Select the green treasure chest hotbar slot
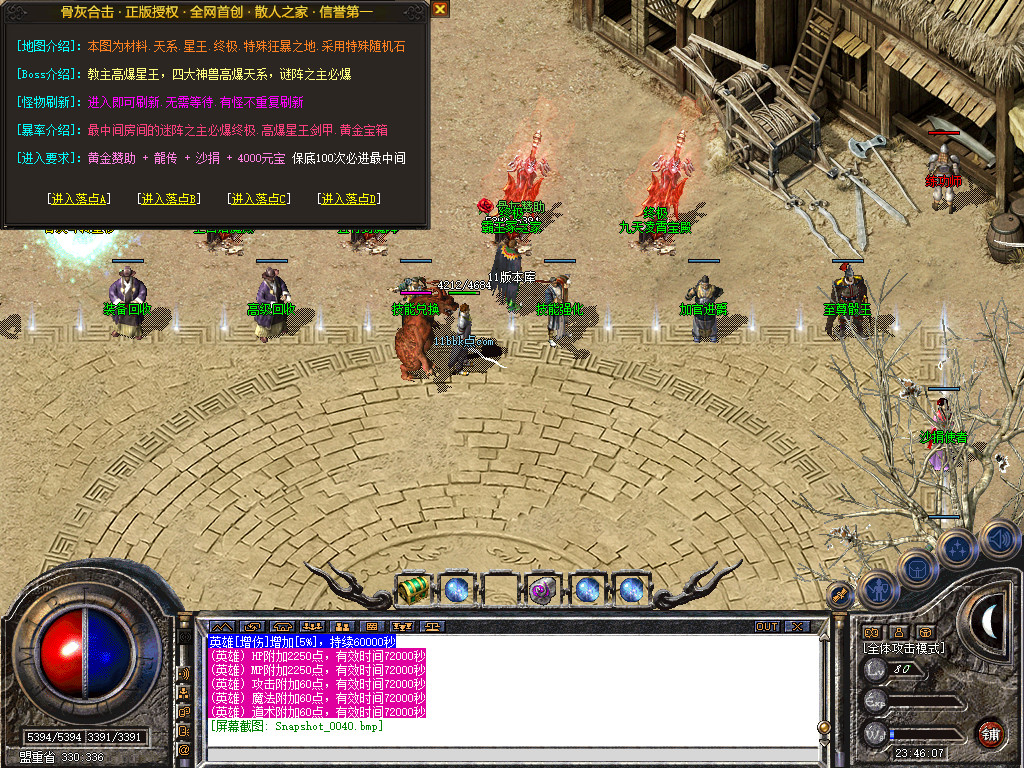Image resolution: width=1024 pixels, height=768 pixels. [x=413, y=589]
